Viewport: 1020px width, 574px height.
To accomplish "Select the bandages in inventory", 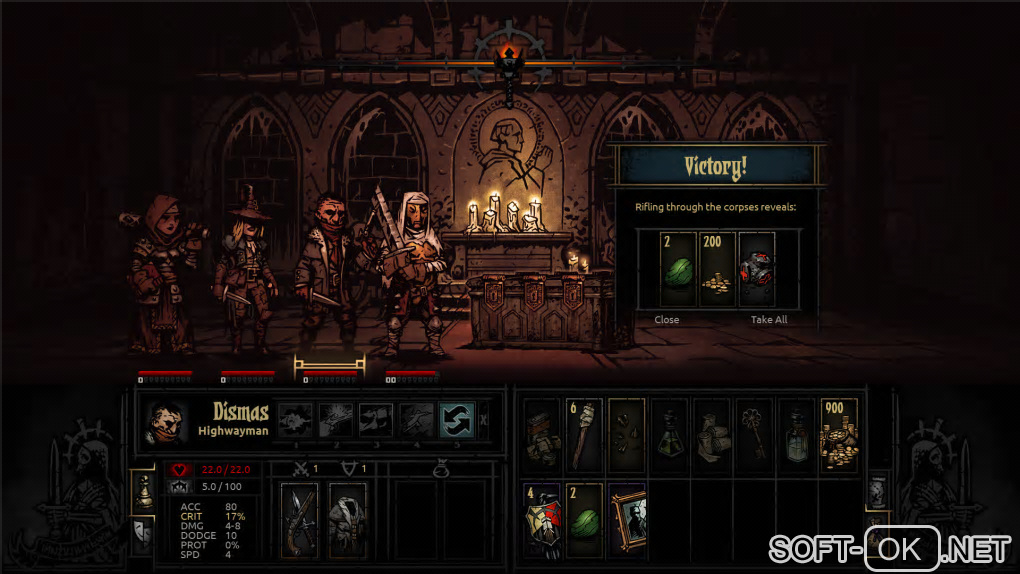I will pyautogui.click(x=712, y=436).
